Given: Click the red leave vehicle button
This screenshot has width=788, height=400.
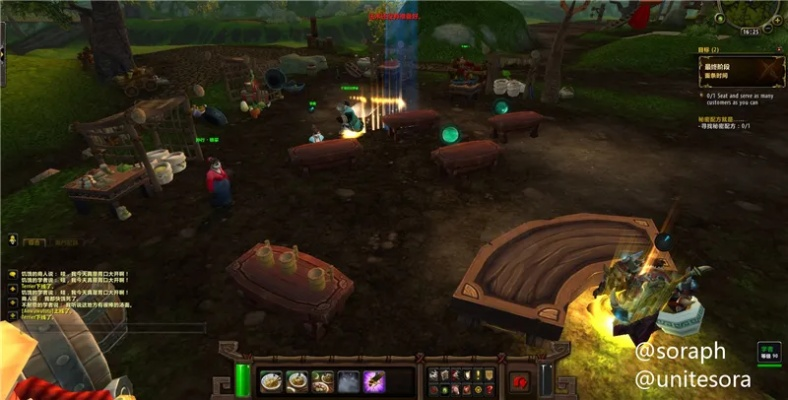Looking at the screenshot, I should [520, 381].
